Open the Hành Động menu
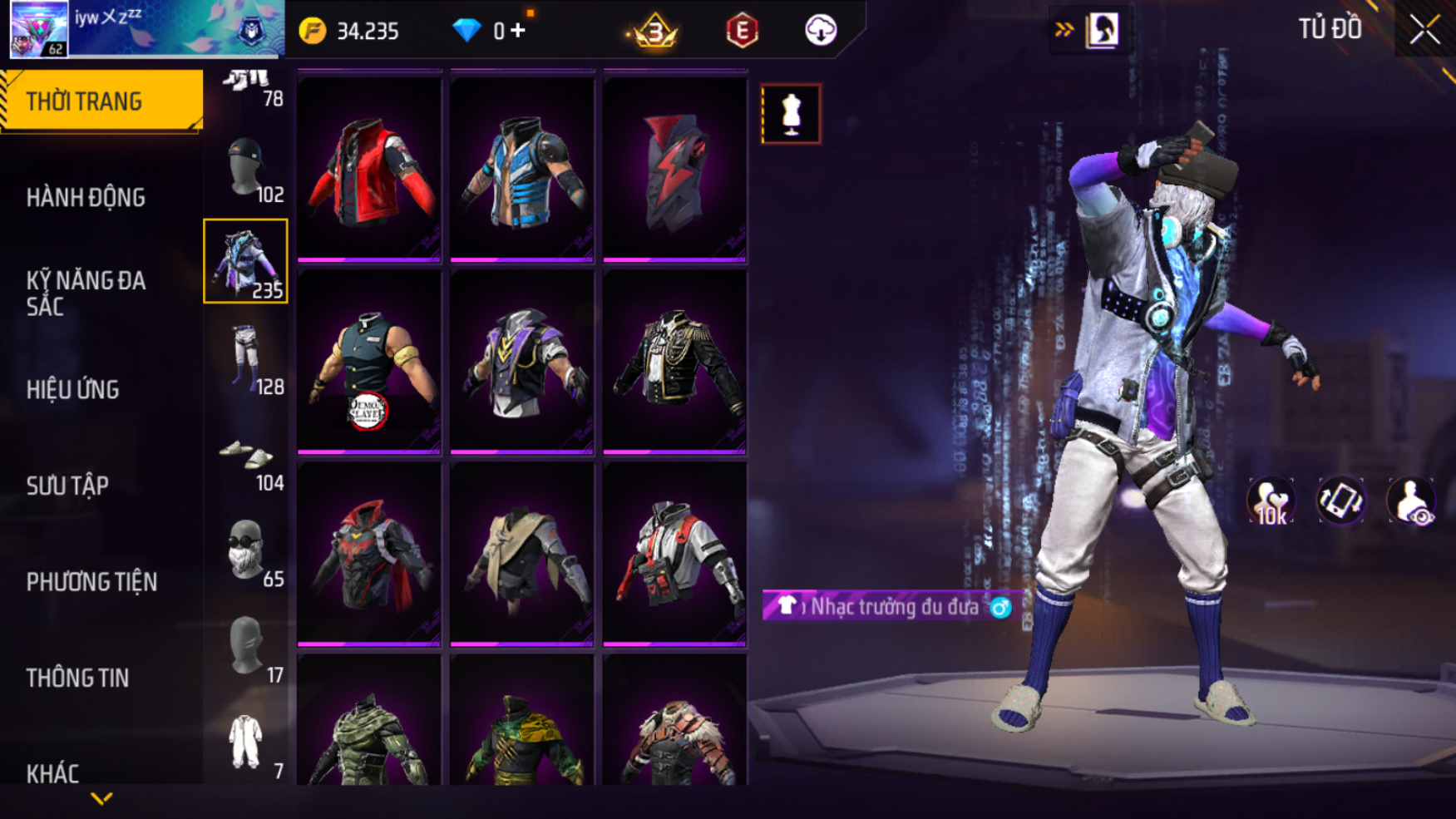This screenshot has width=1456, height=819. (x=86, y=198)
